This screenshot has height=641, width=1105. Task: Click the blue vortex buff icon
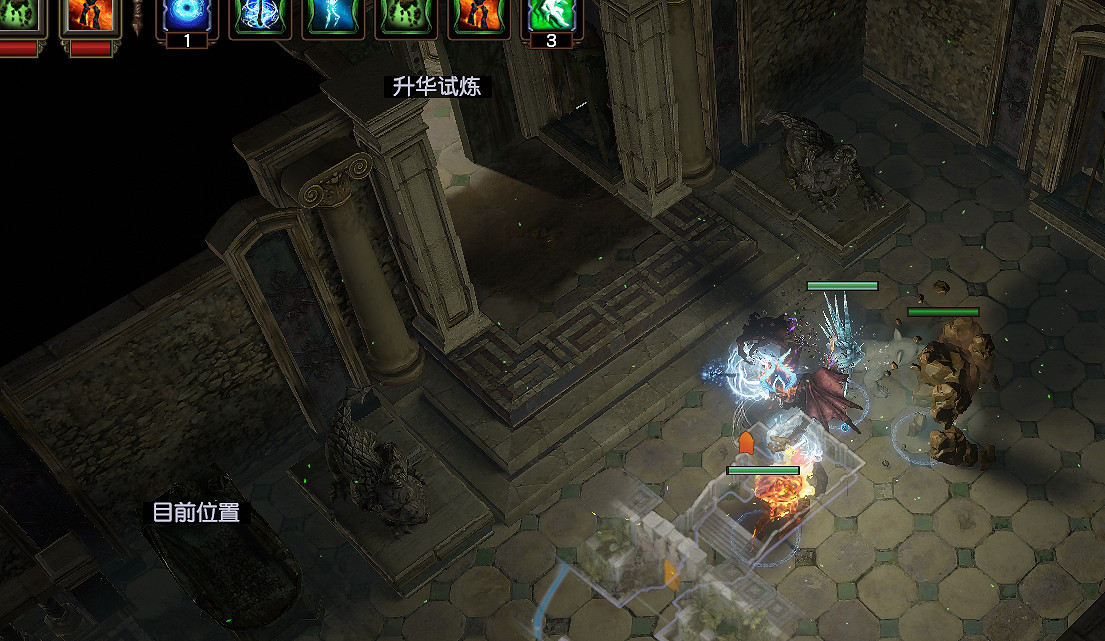[x=188, y=16]
